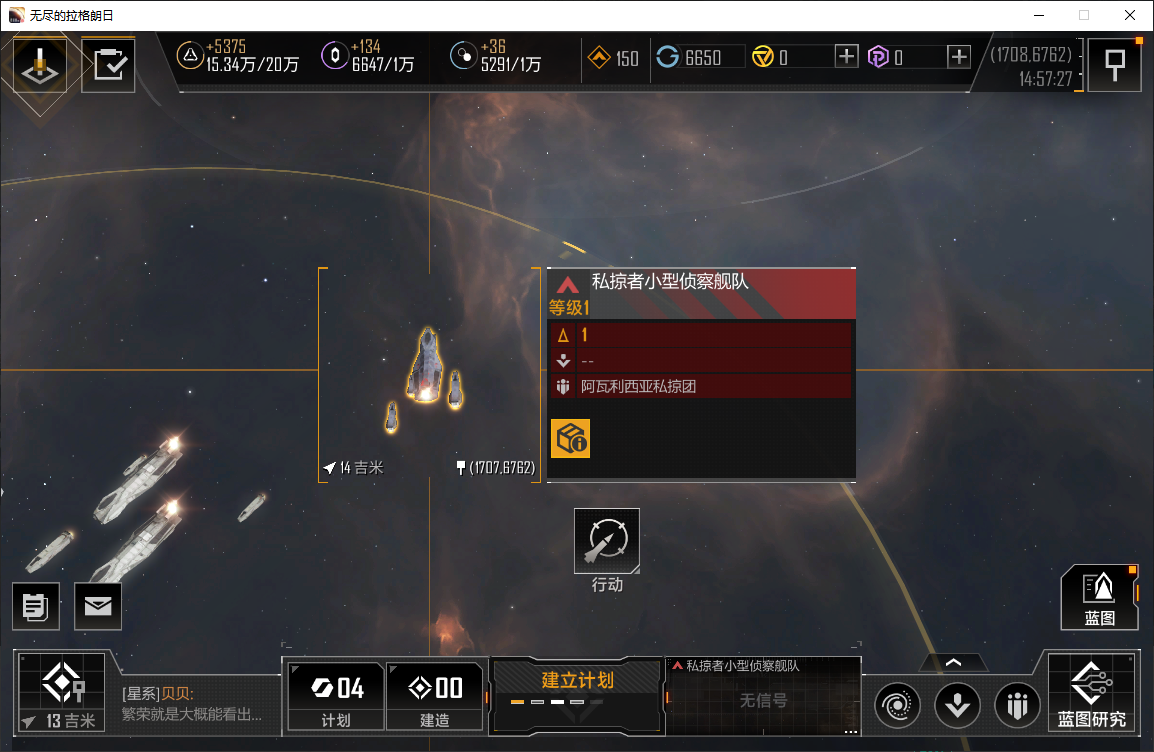Image resolution: width=1154 pixels, height=752 pixels.
Task: Add more purple P currency
Action: click(x=958, y=57)
